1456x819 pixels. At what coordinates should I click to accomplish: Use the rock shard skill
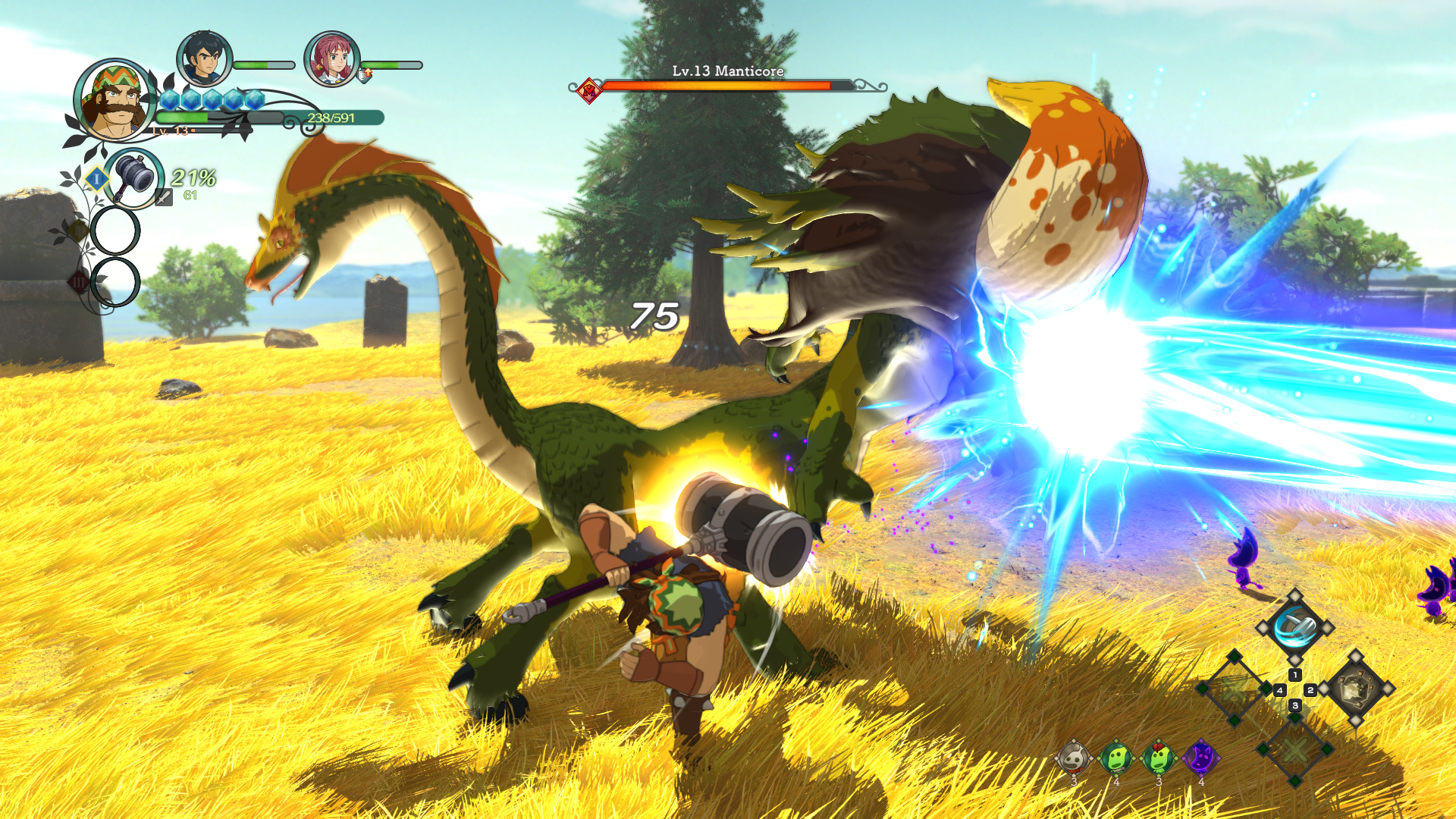tap(1356, 689)
